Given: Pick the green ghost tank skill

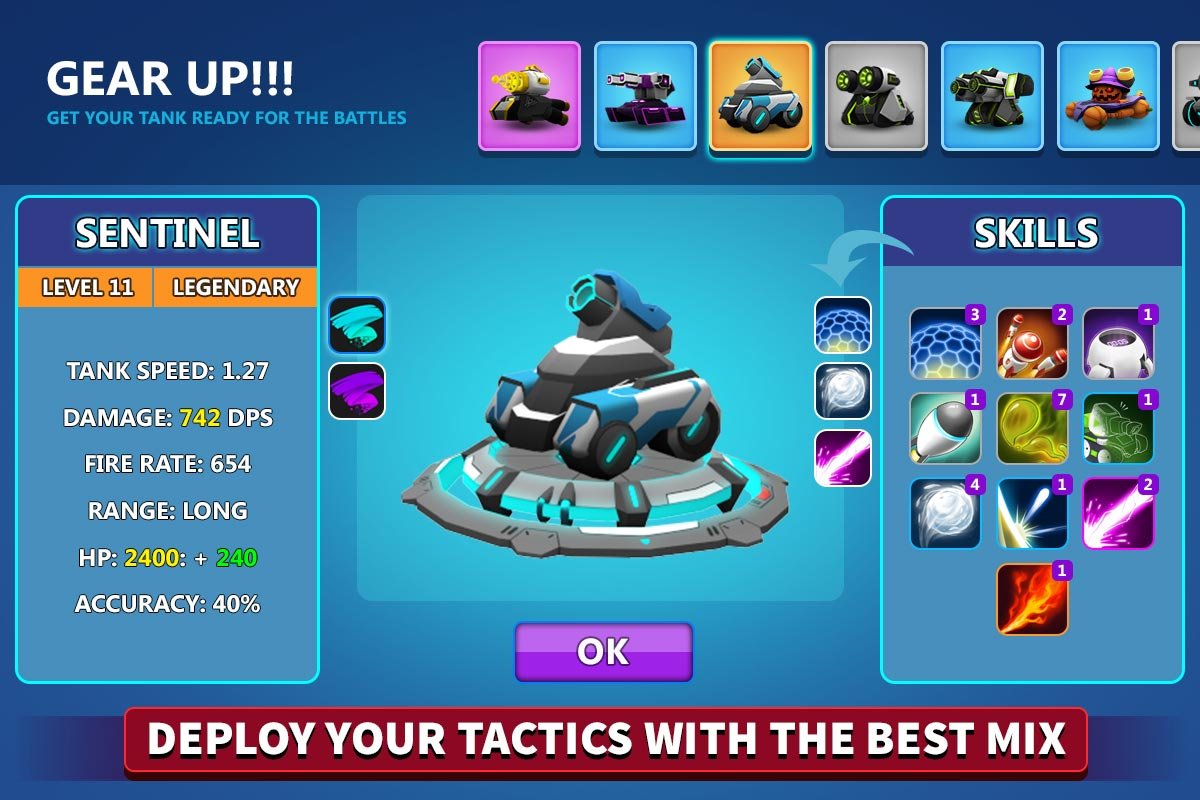Looking at the screenshot, I should tap(1118, 428).
